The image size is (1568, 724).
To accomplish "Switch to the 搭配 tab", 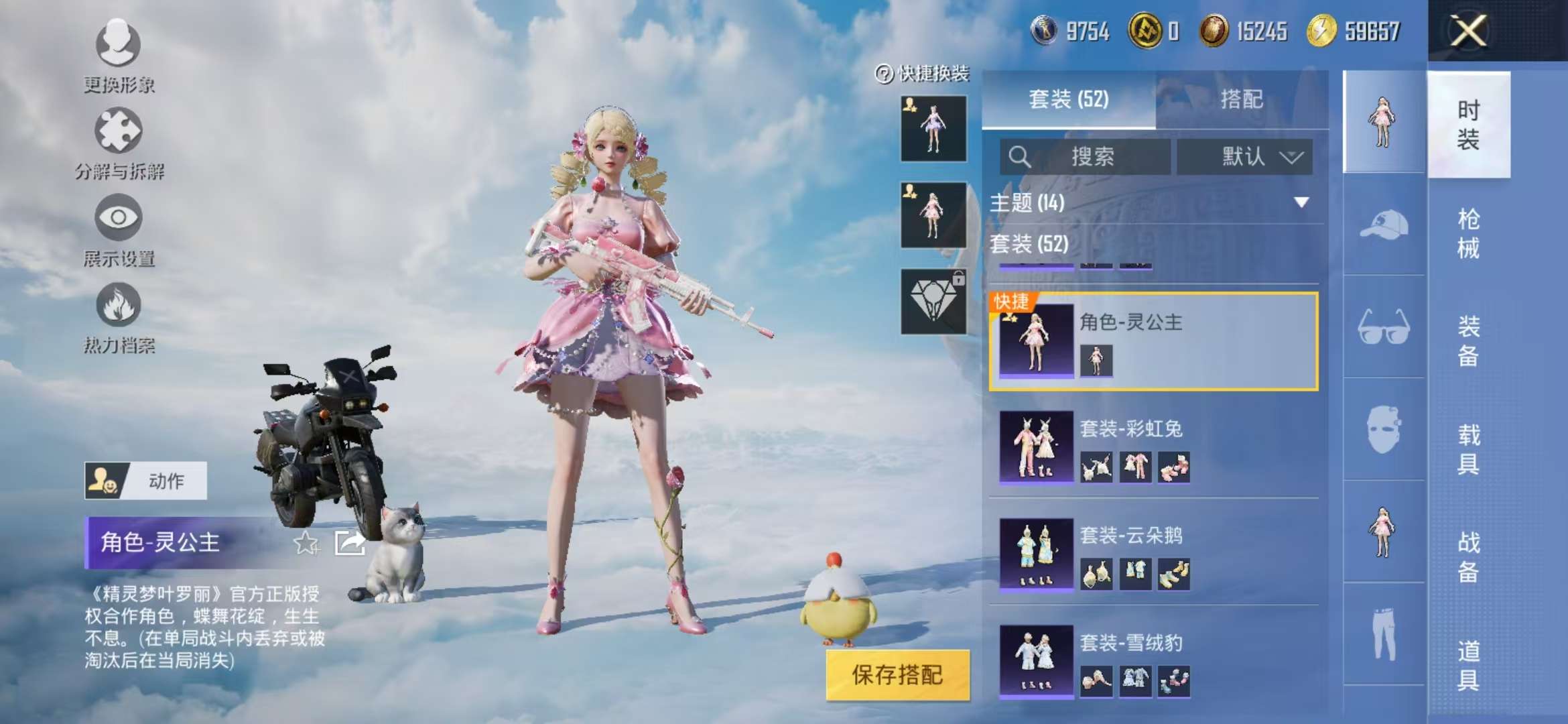I will [x=1243, y=99].
